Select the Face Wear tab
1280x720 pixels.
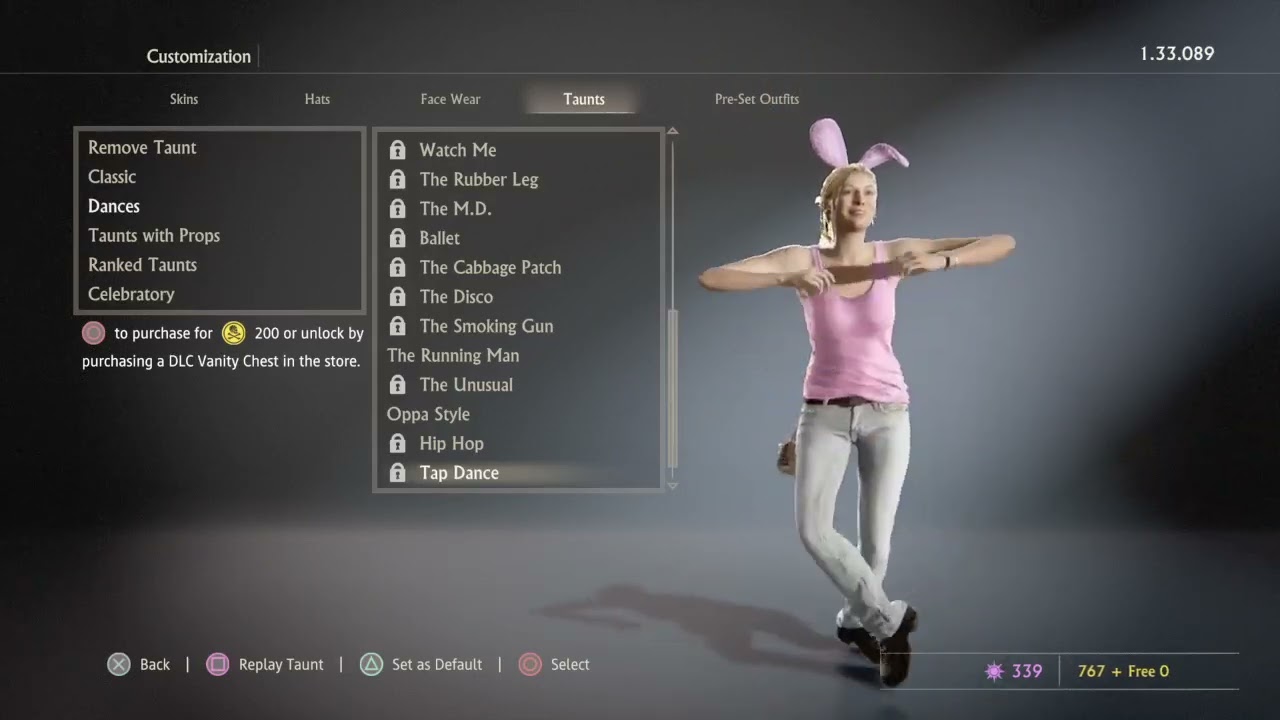[x=450, y=99]
